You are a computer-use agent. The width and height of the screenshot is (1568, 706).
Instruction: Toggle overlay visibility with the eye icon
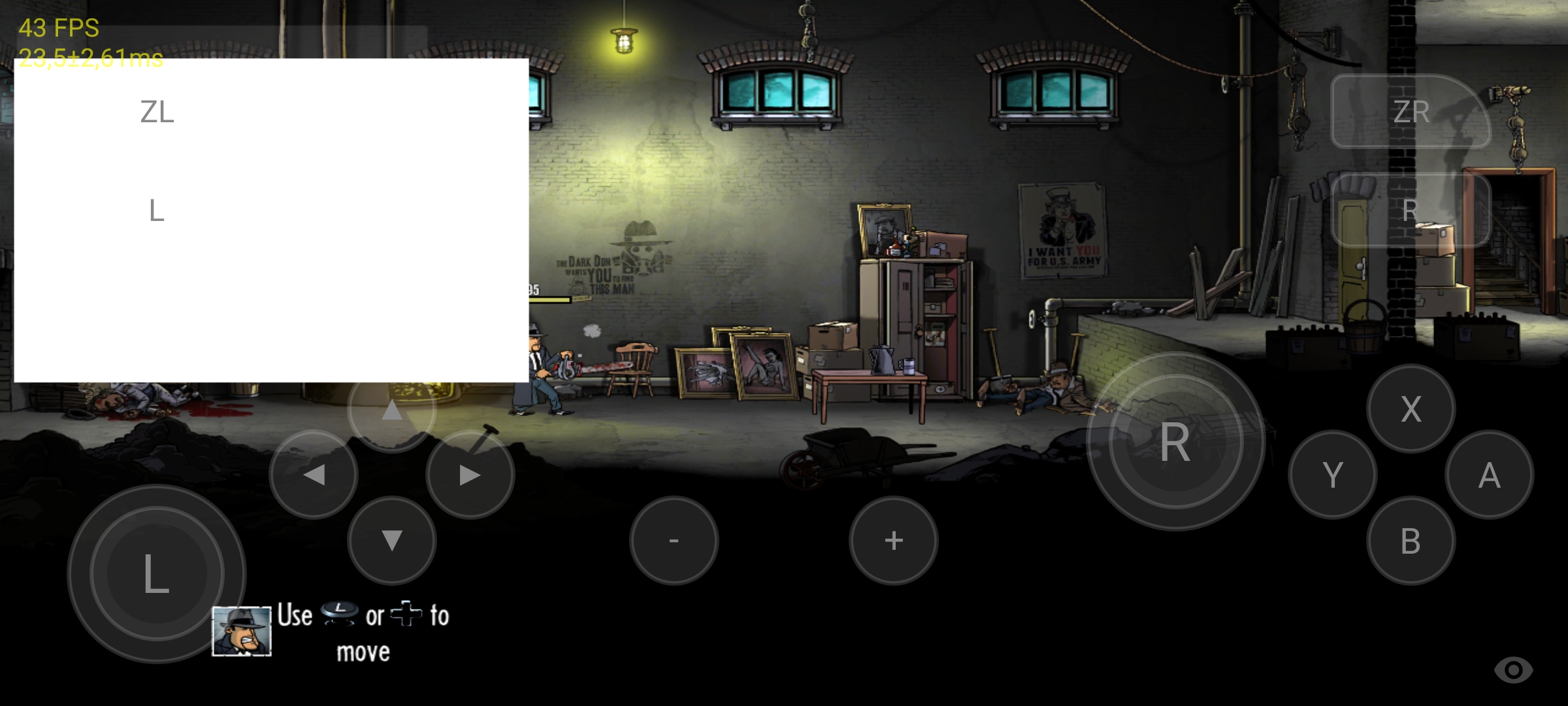coord(1513,670)
